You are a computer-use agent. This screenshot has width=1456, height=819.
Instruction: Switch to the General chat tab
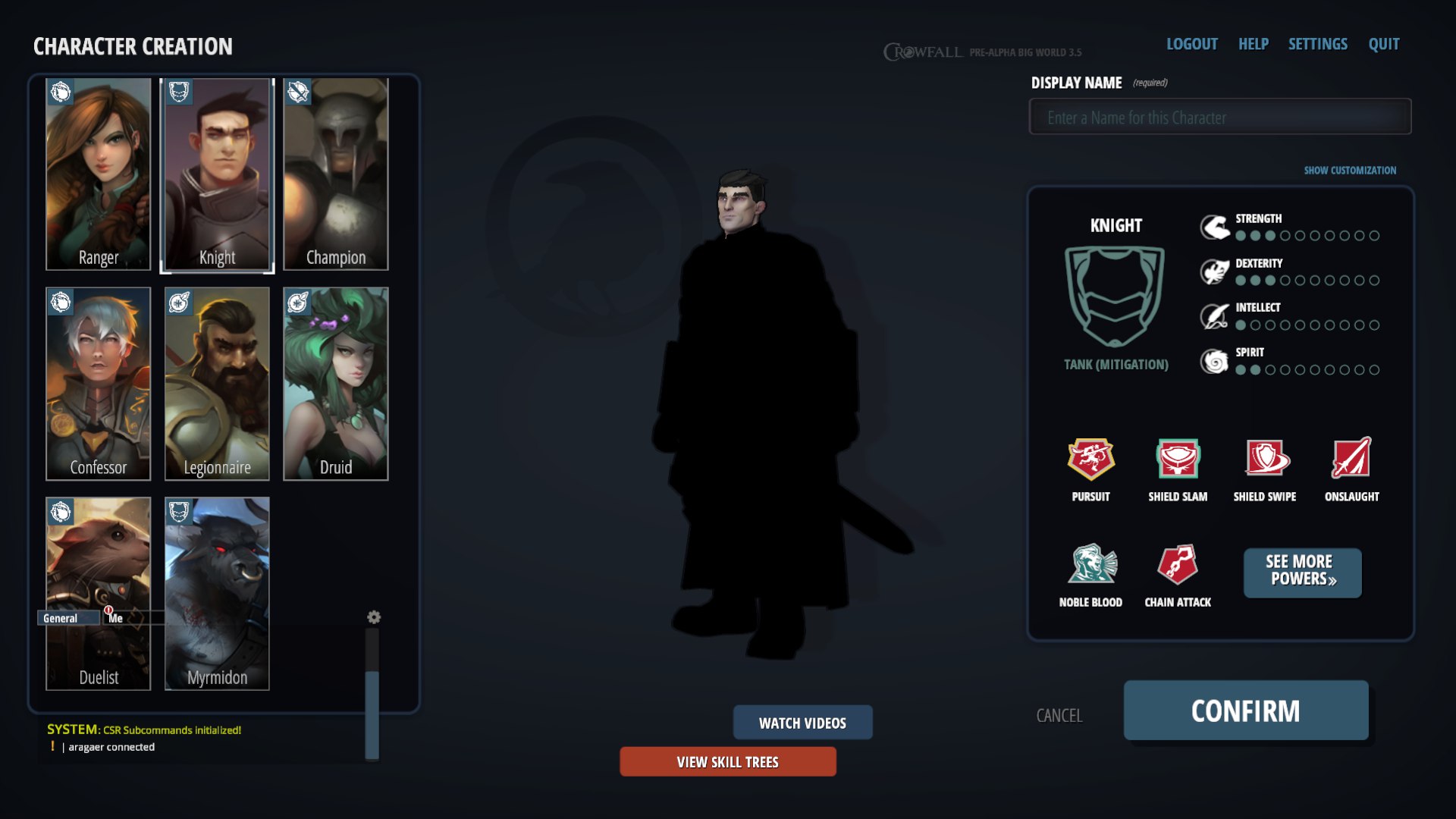(x=61, y=618)
